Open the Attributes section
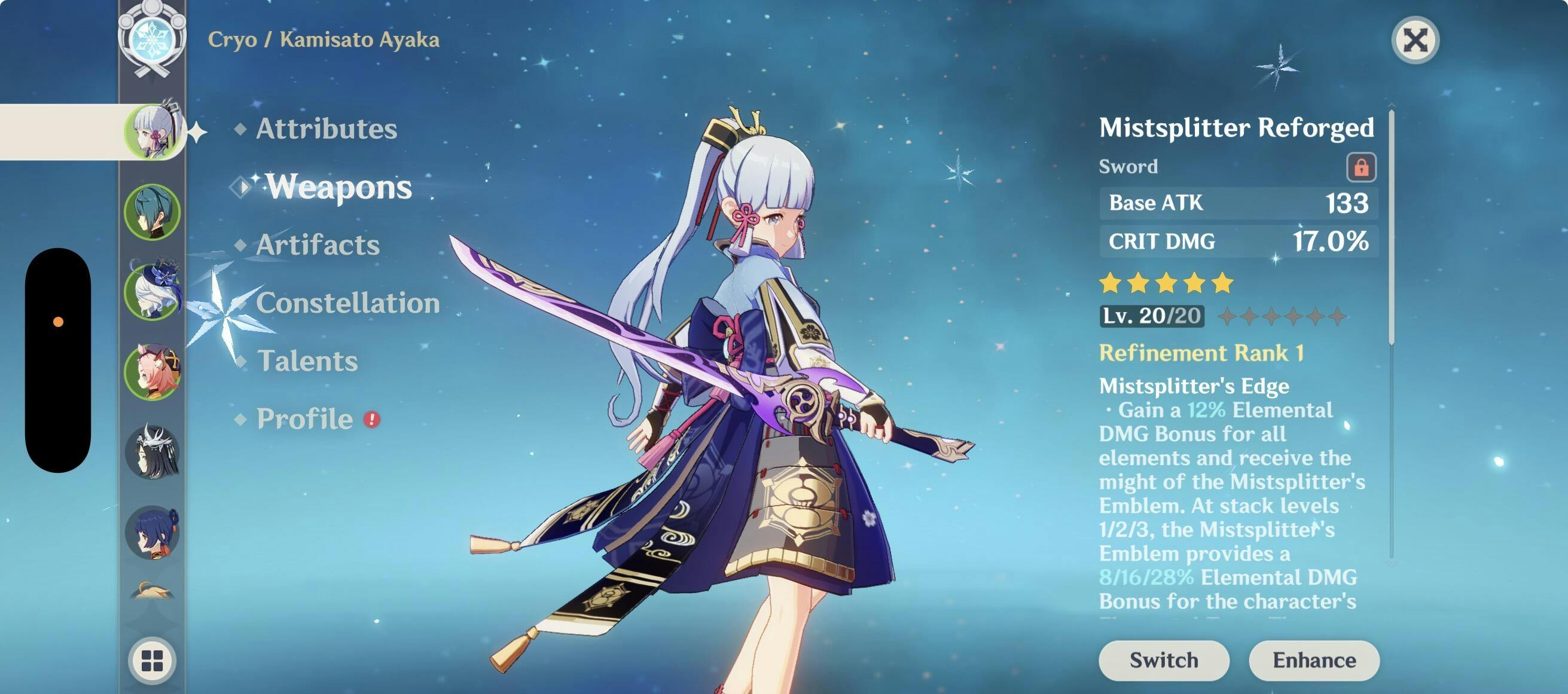 (327, 129)
